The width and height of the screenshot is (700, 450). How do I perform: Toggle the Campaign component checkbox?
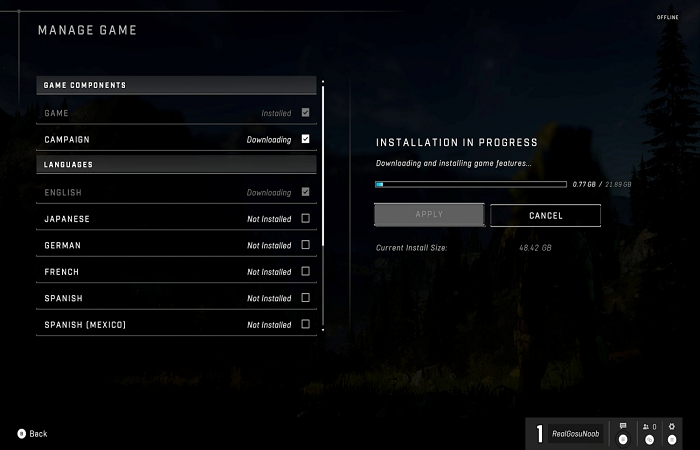(305, 139)
